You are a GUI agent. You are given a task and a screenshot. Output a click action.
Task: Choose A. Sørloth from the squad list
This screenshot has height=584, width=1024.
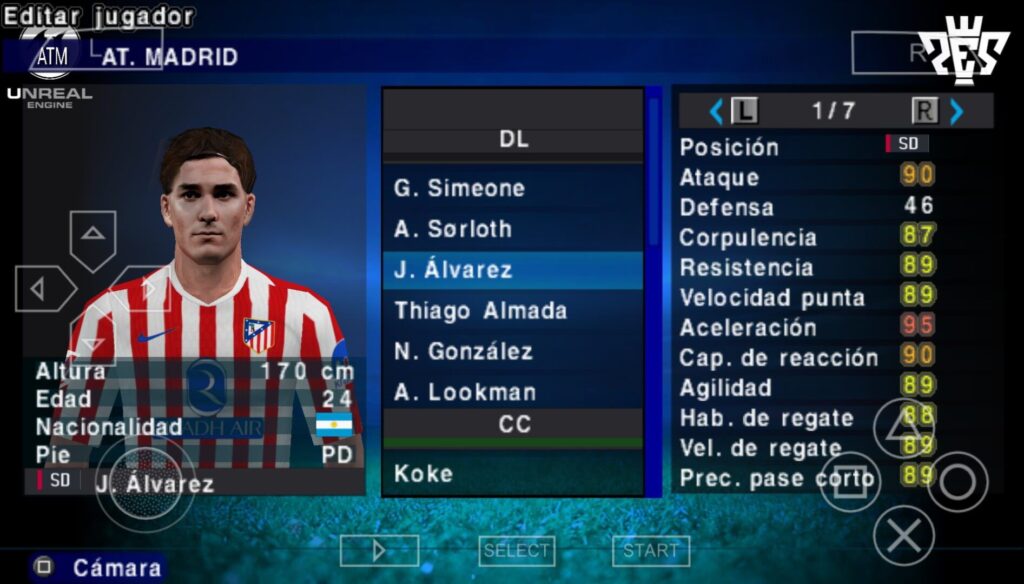(512, 229)
